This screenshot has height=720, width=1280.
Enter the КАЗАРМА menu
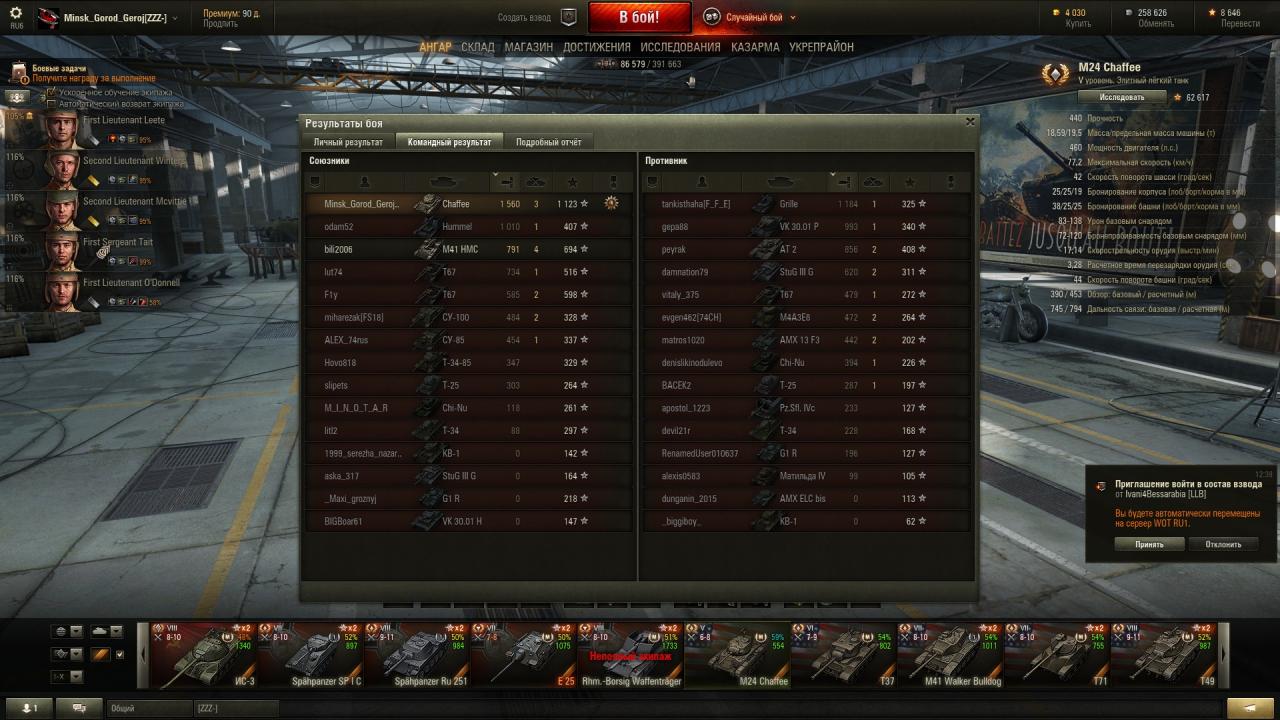coord(755,47)
